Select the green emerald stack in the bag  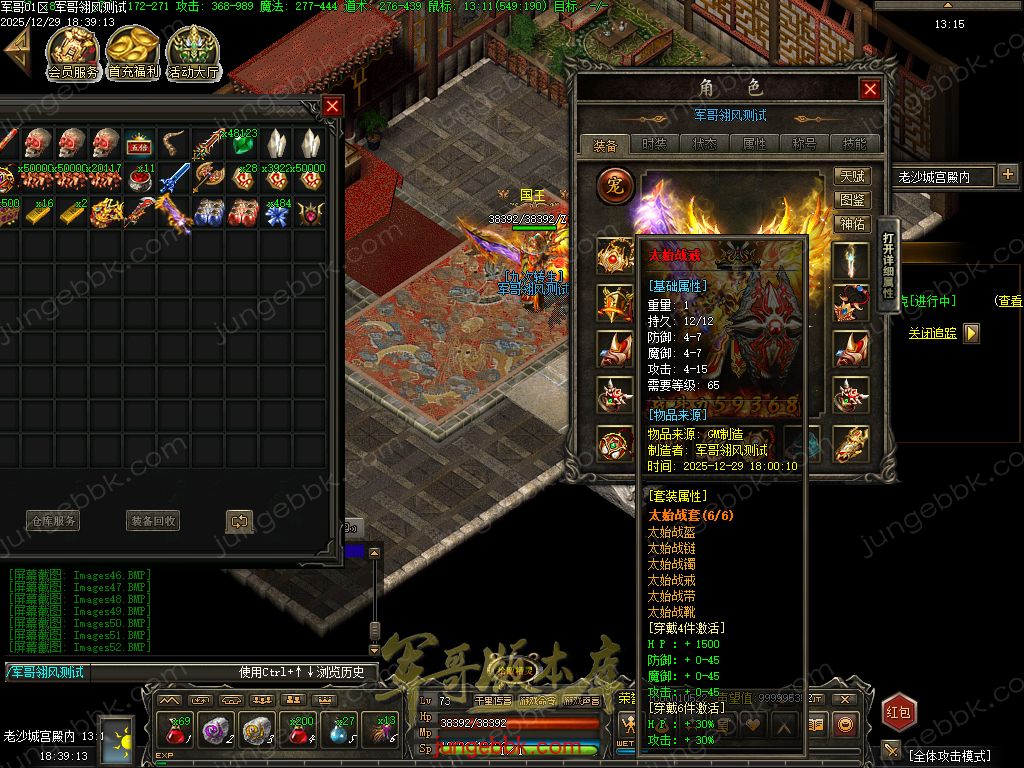point(241,143)
